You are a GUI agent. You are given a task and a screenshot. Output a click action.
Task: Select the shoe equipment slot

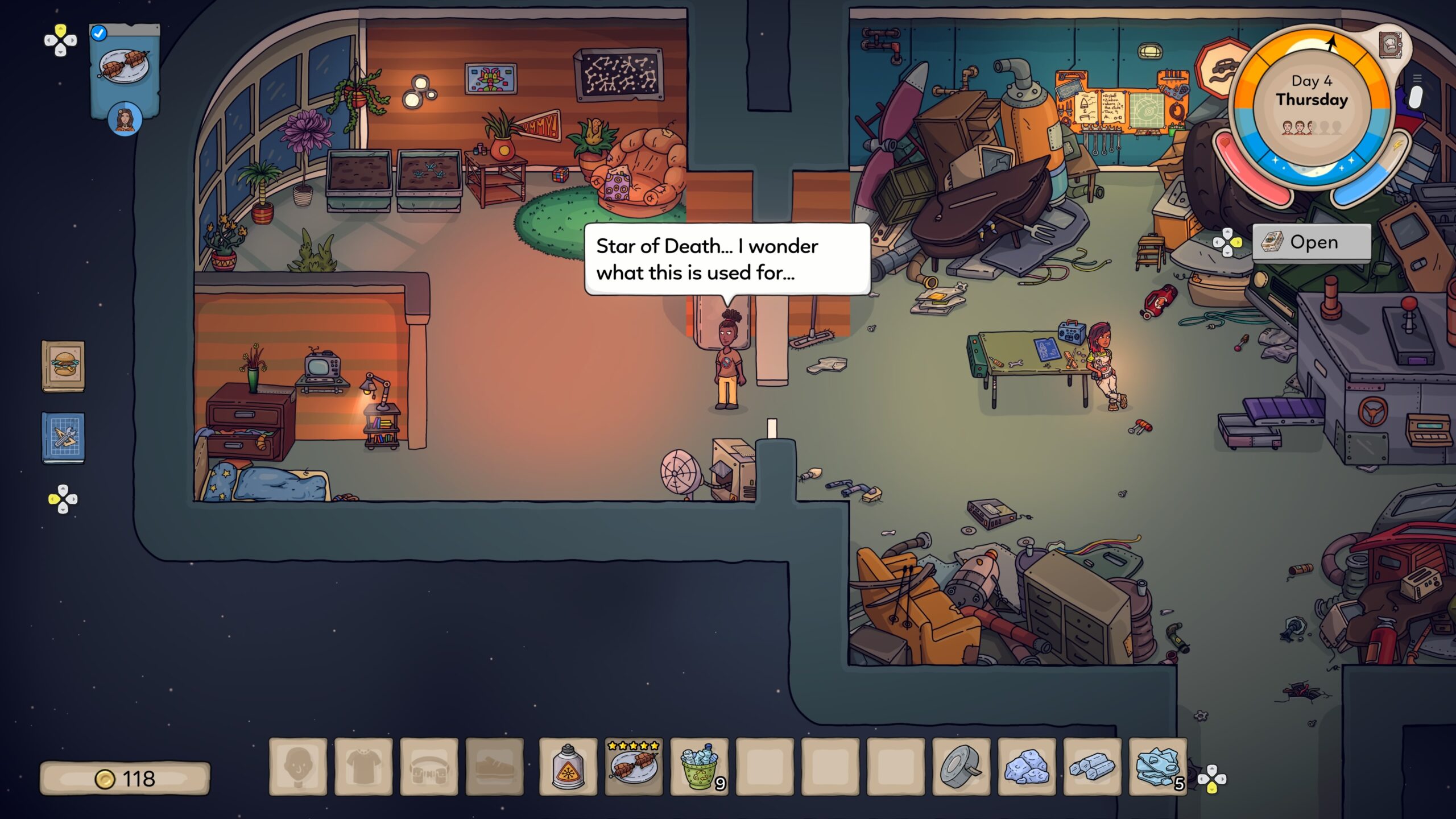coord(494,766)
